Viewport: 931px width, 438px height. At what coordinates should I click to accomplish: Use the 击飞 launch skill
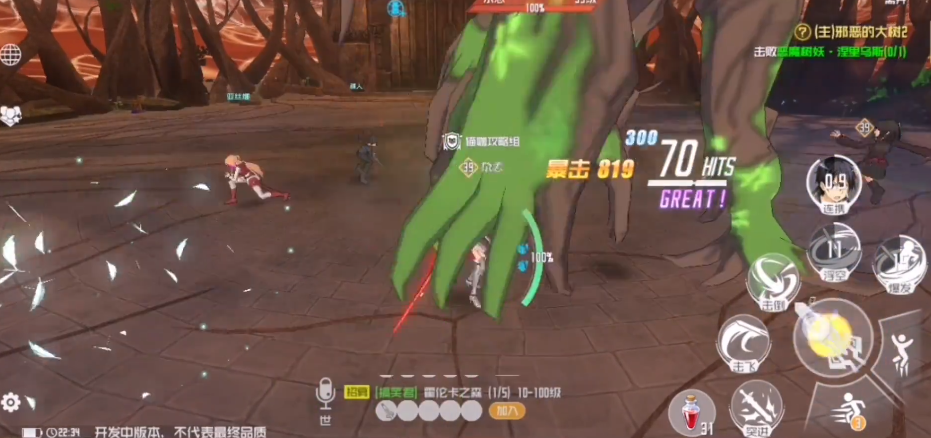(743, 343)
